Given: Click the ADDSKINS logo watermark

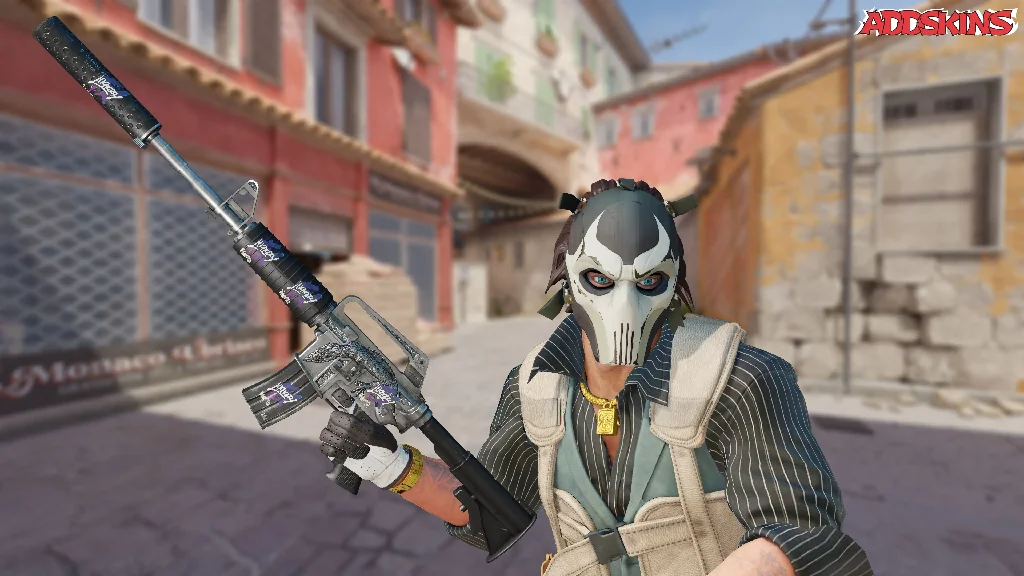Looking at the screenshot, I should pos(937,22).
